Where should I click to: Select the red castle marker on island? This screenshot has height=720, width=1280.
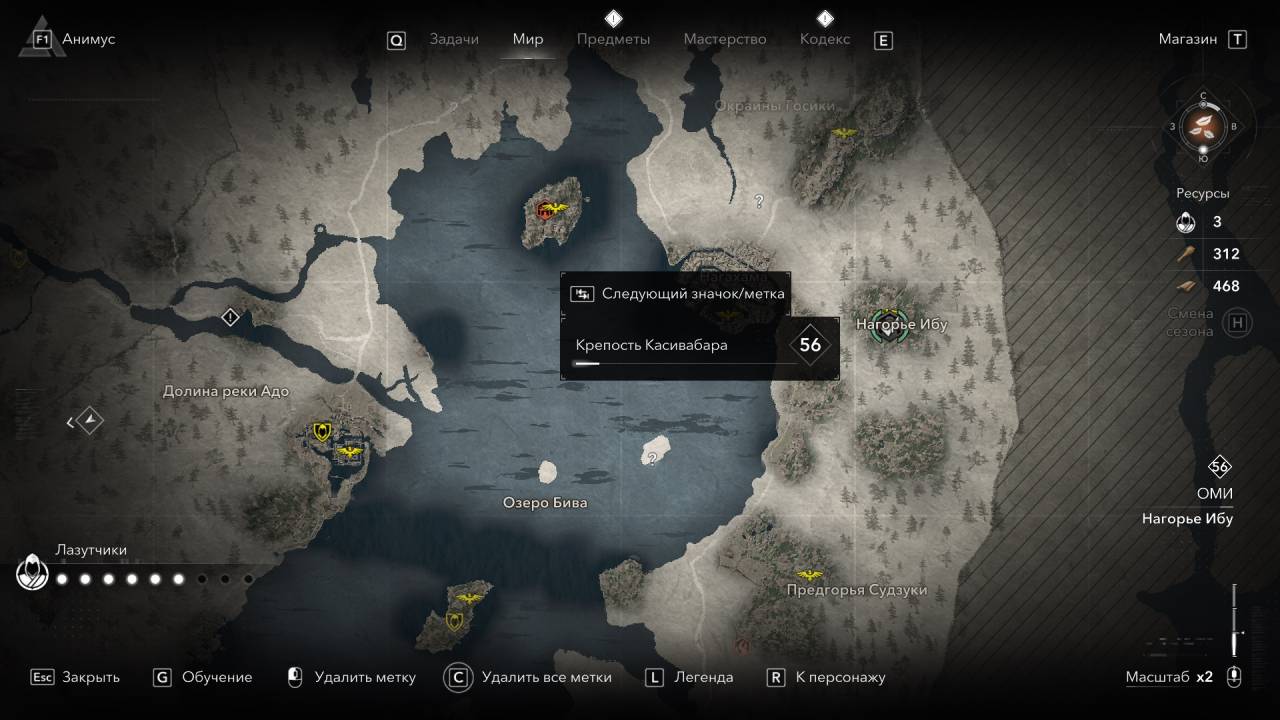546,210
